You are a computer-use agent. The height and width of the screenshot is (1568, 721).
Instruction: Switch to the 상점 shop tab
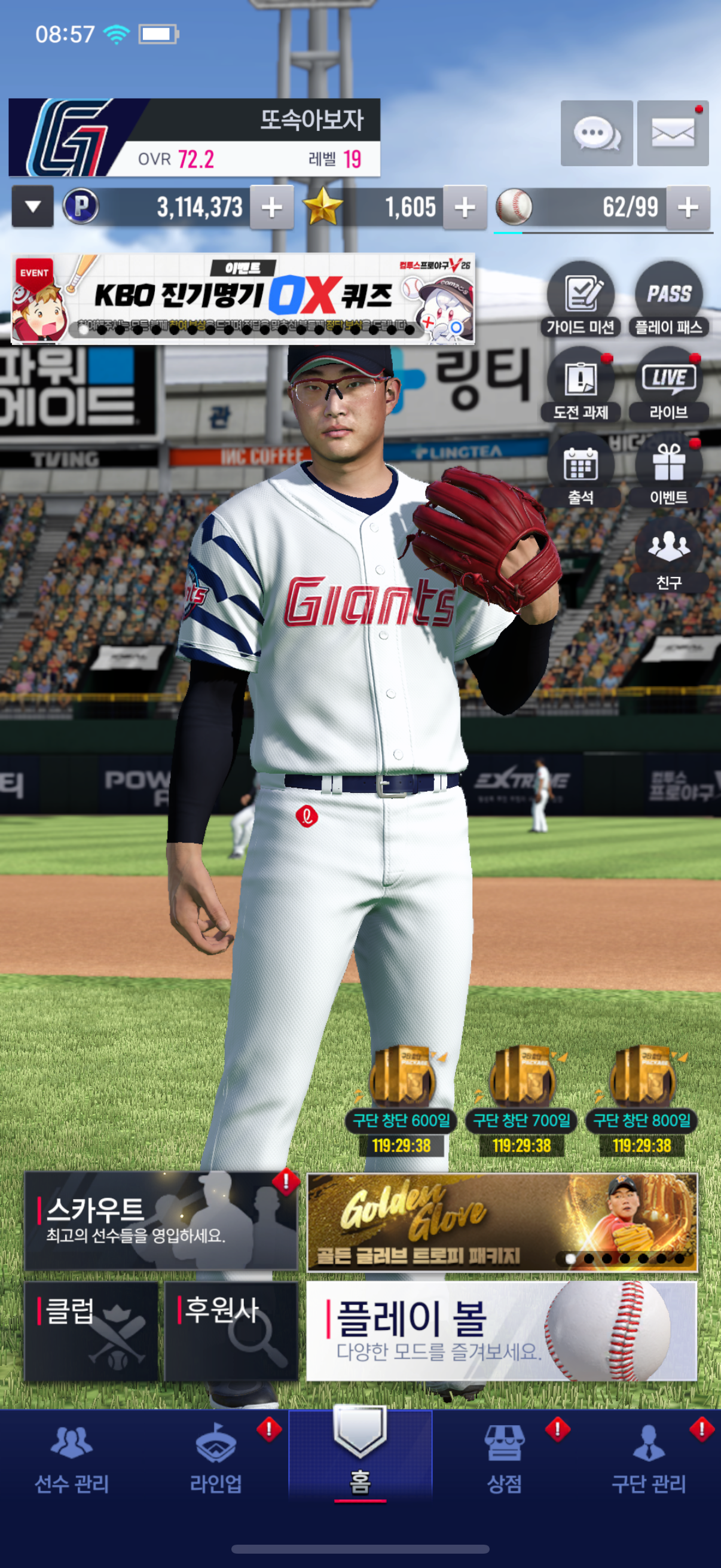coord(504,1461)
